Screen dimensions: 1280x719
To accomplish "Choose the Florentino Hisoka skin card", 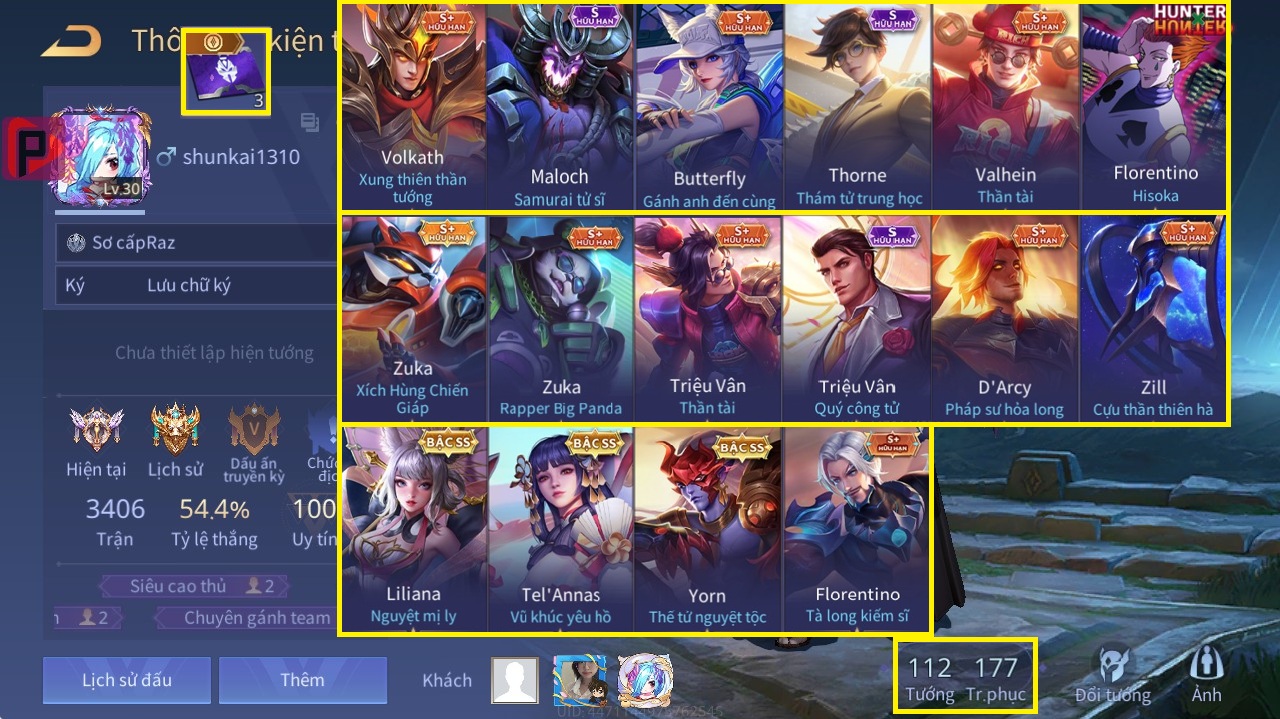I will tap(1154, 107).
